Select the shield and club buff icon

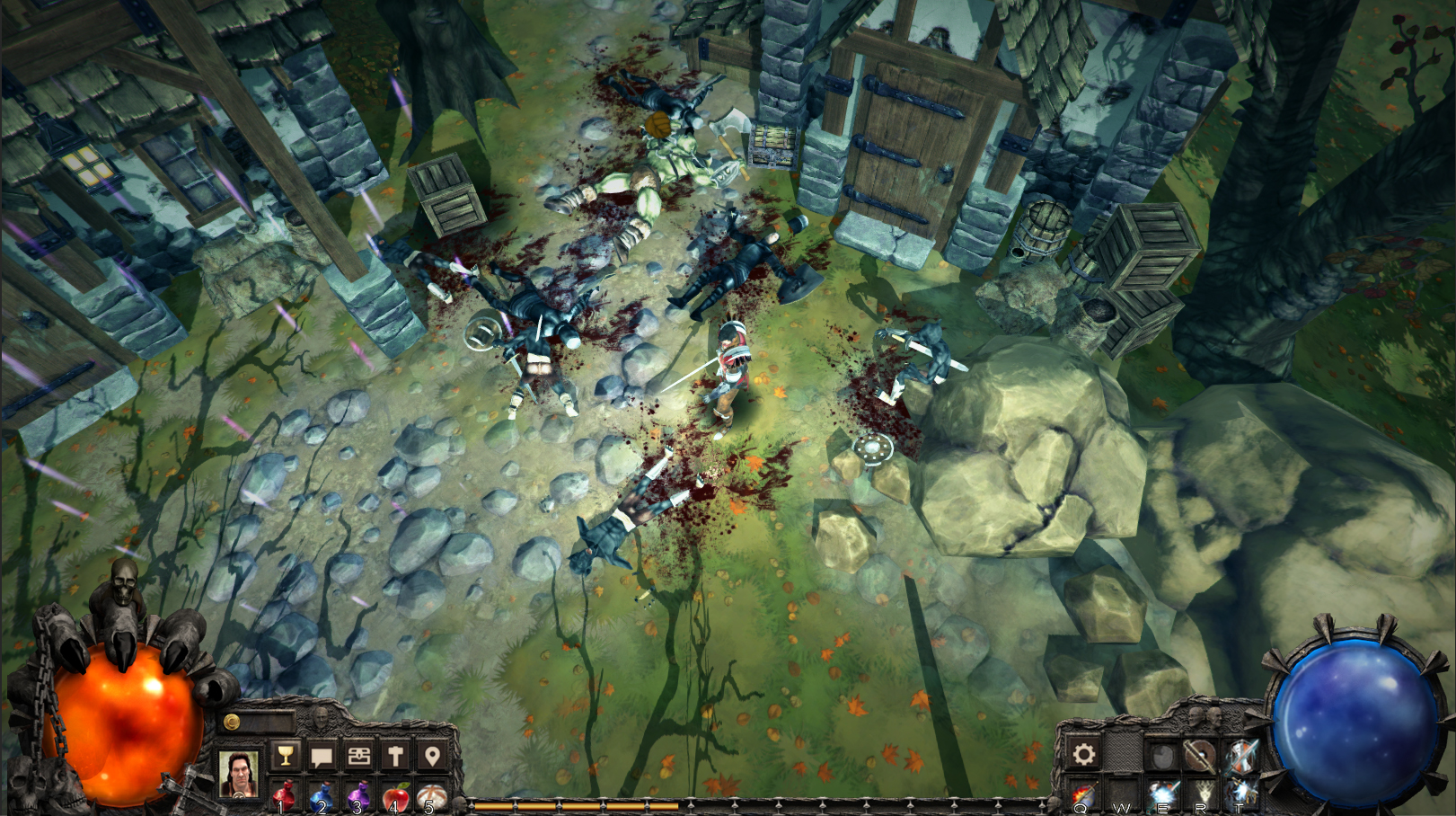pos(1201,755)
